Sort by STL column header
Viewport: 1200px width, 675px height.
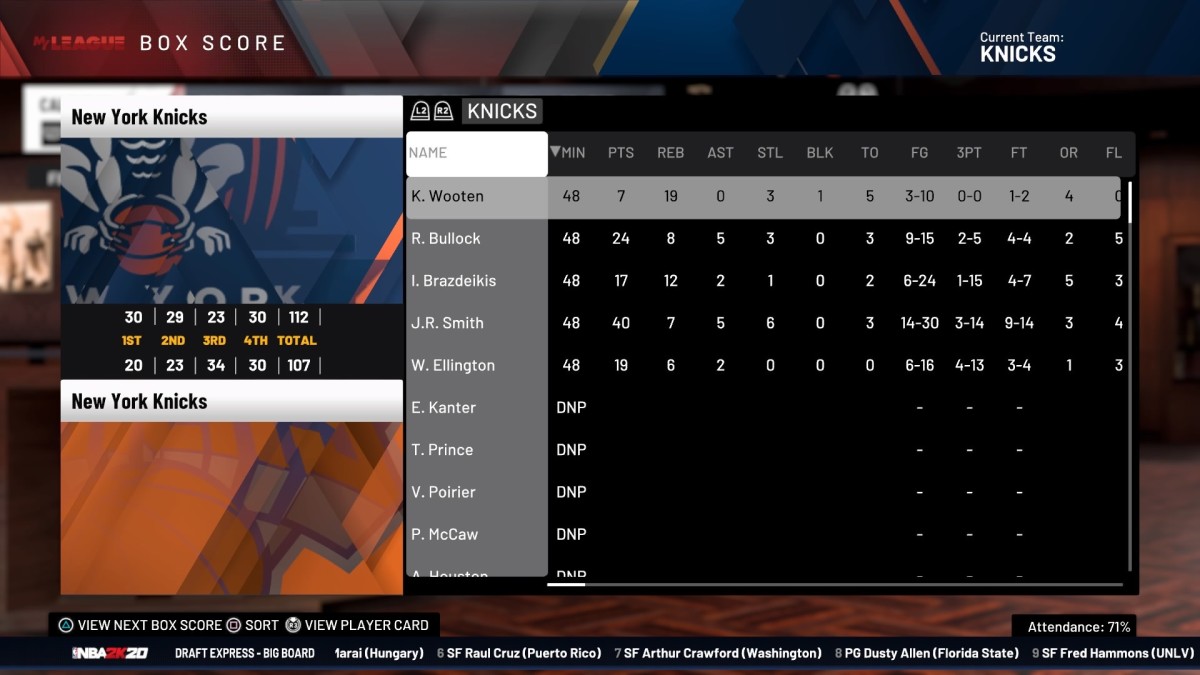[x=770, y=153]
